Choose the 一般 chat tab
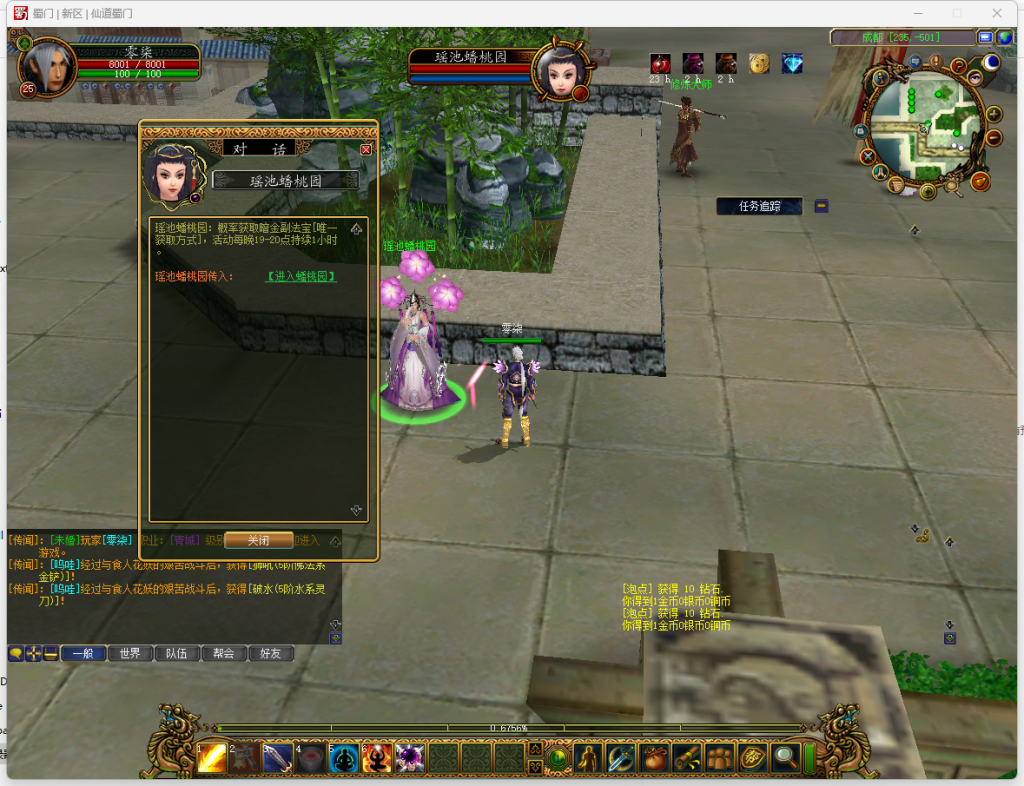 coord(83,653)
